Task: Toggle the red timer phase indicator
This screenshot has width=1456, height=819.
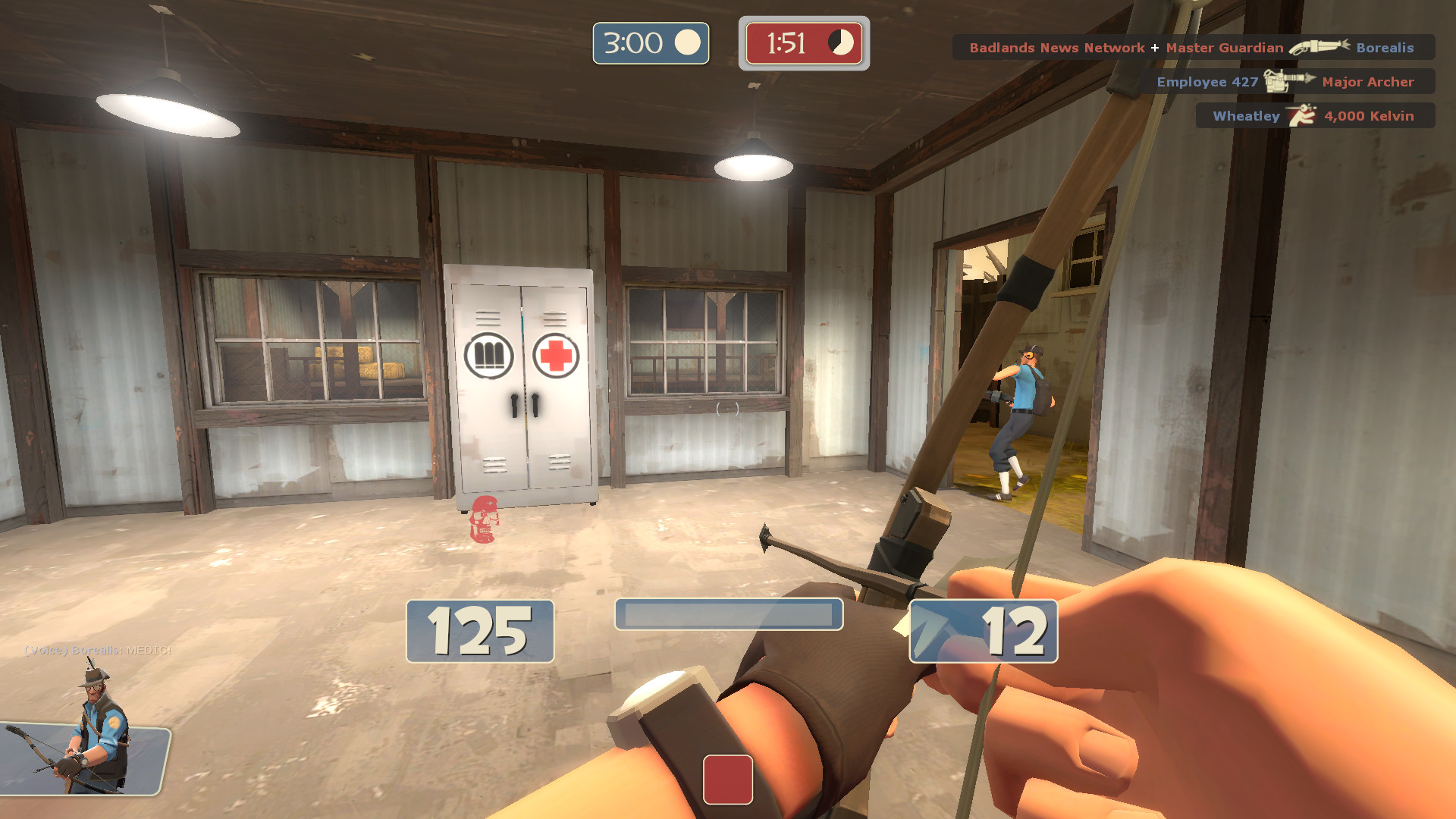Action: point(842,44)
